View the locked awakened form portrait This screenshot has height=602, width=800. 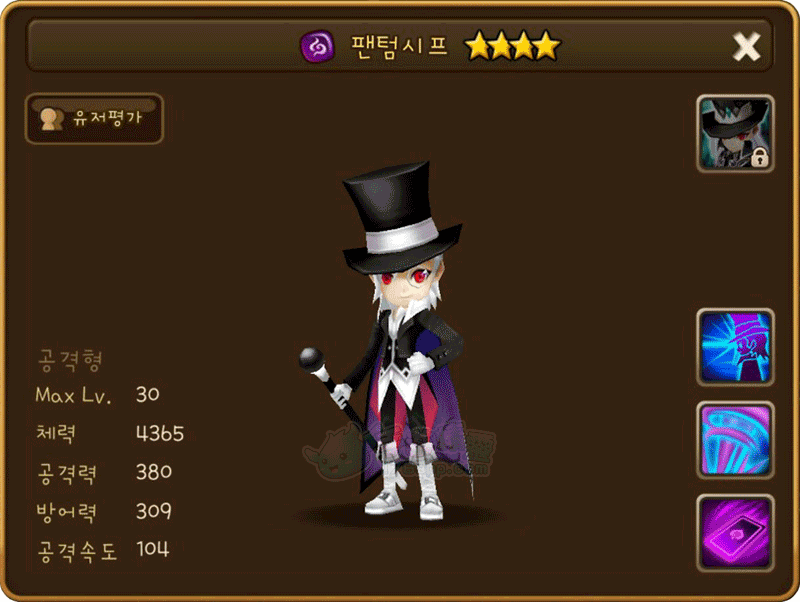click(x=735, y=134)
